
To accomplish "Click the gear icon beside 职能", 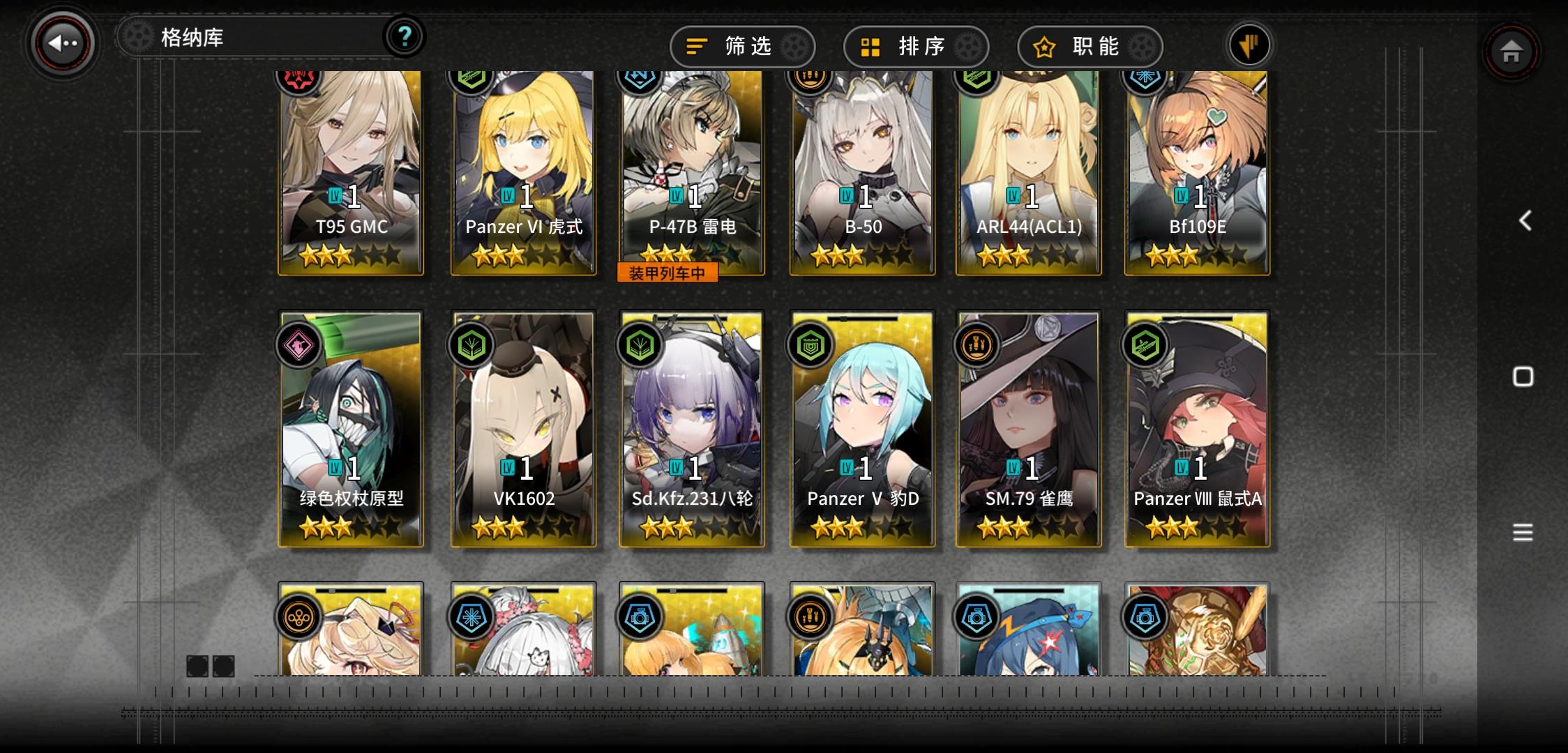I will 1142,47.
